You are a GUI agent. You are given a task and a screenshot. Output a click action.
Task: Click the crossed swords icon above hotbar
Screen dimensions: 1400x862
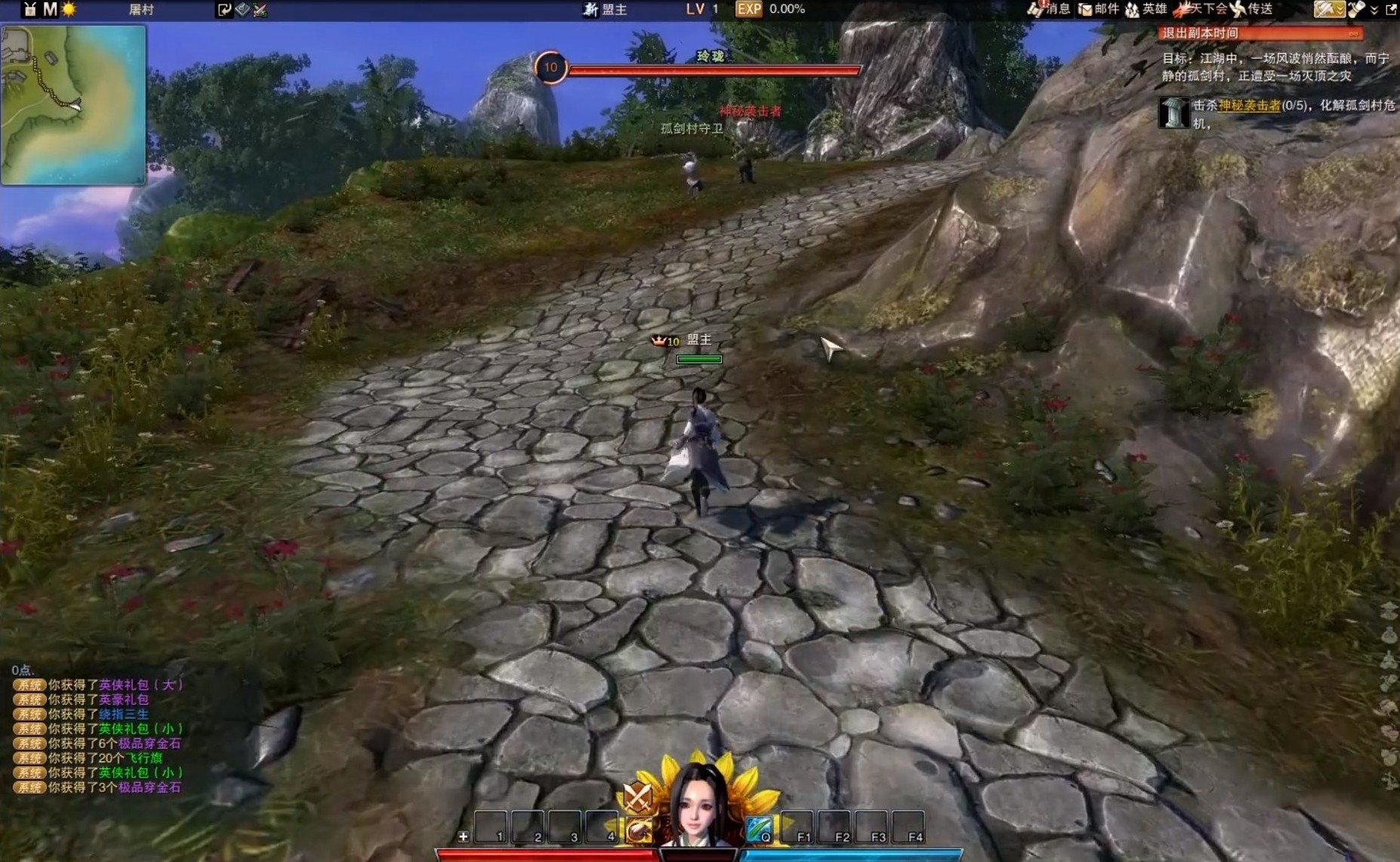pos(637,796)
